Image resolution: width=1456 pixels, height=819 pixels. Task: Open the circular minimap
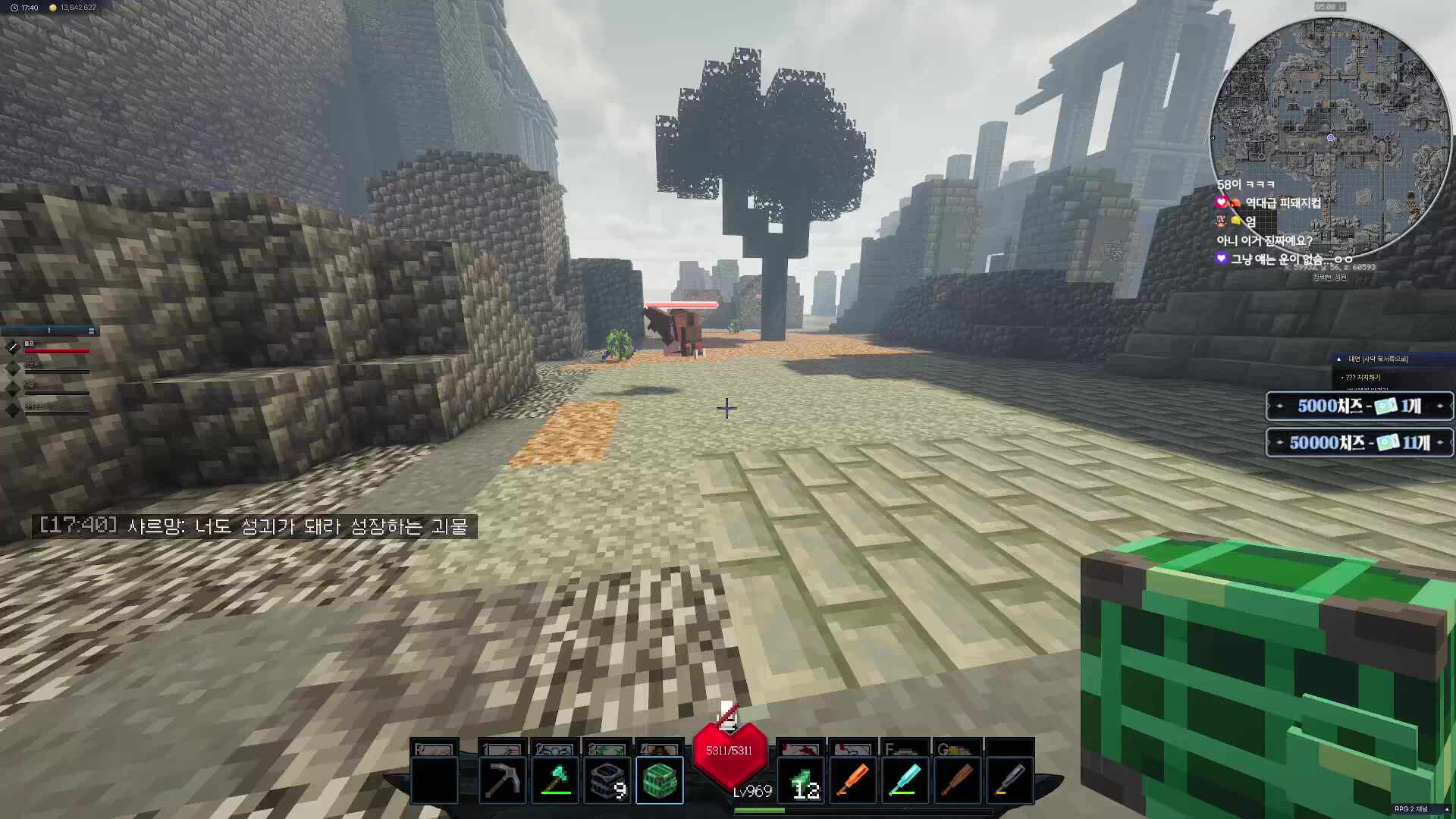tap(1329, 136)
